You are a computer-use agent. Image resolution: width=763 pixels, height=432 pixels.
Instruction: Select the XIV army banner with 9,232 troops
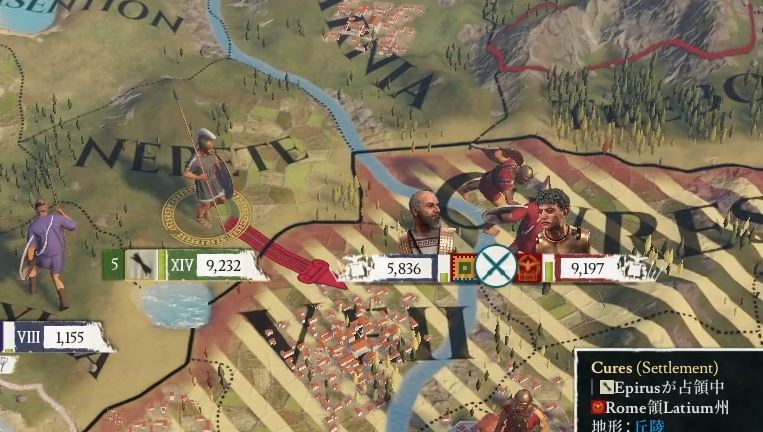(218, 265)
